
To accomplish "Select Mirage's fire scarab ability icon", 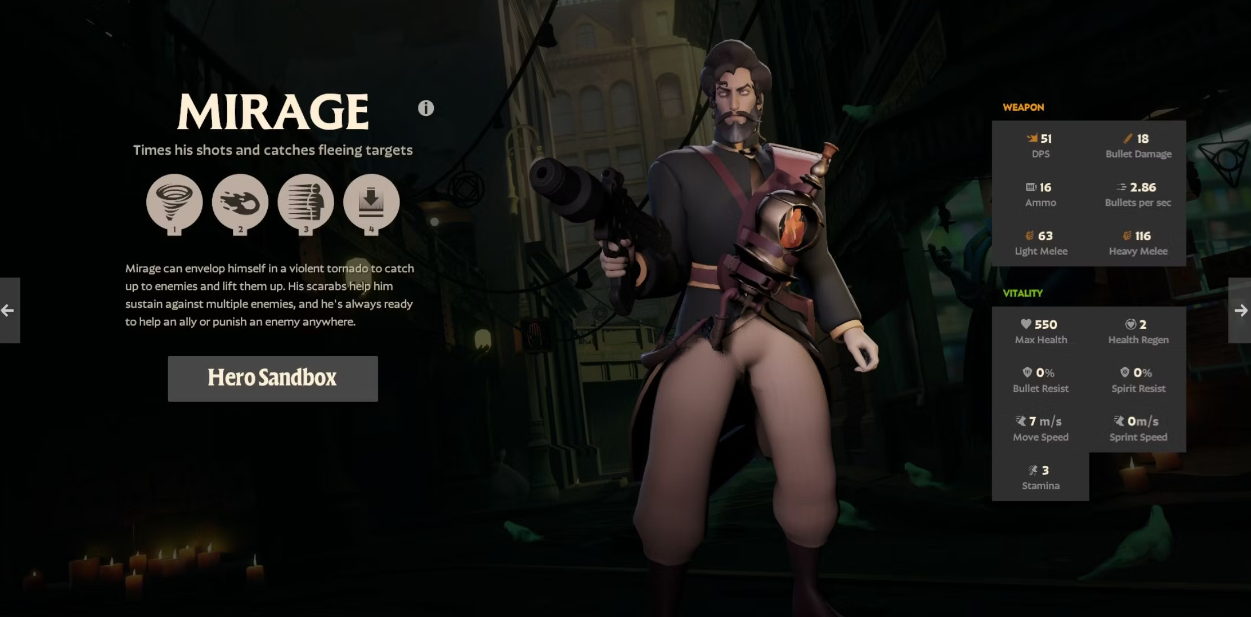I will (x=240, y=202).
